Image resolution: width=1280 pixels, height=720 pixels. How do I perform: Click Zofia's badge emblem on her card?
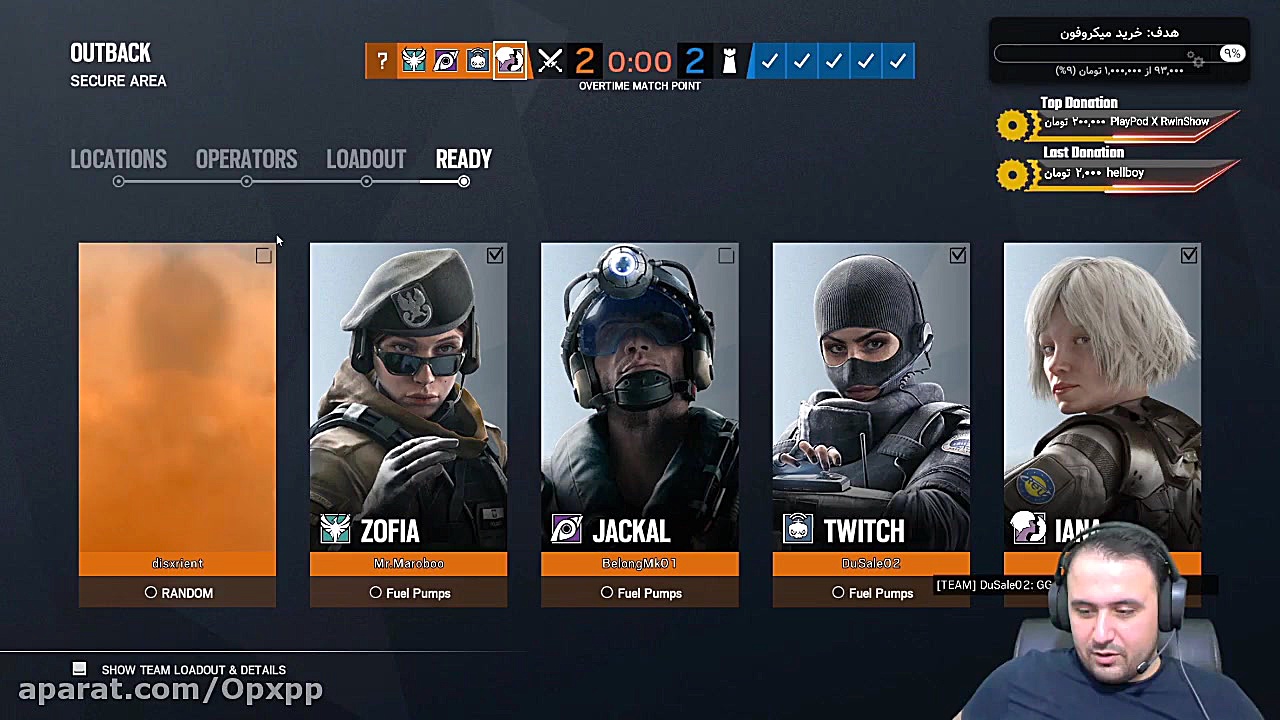click(335, 530)
